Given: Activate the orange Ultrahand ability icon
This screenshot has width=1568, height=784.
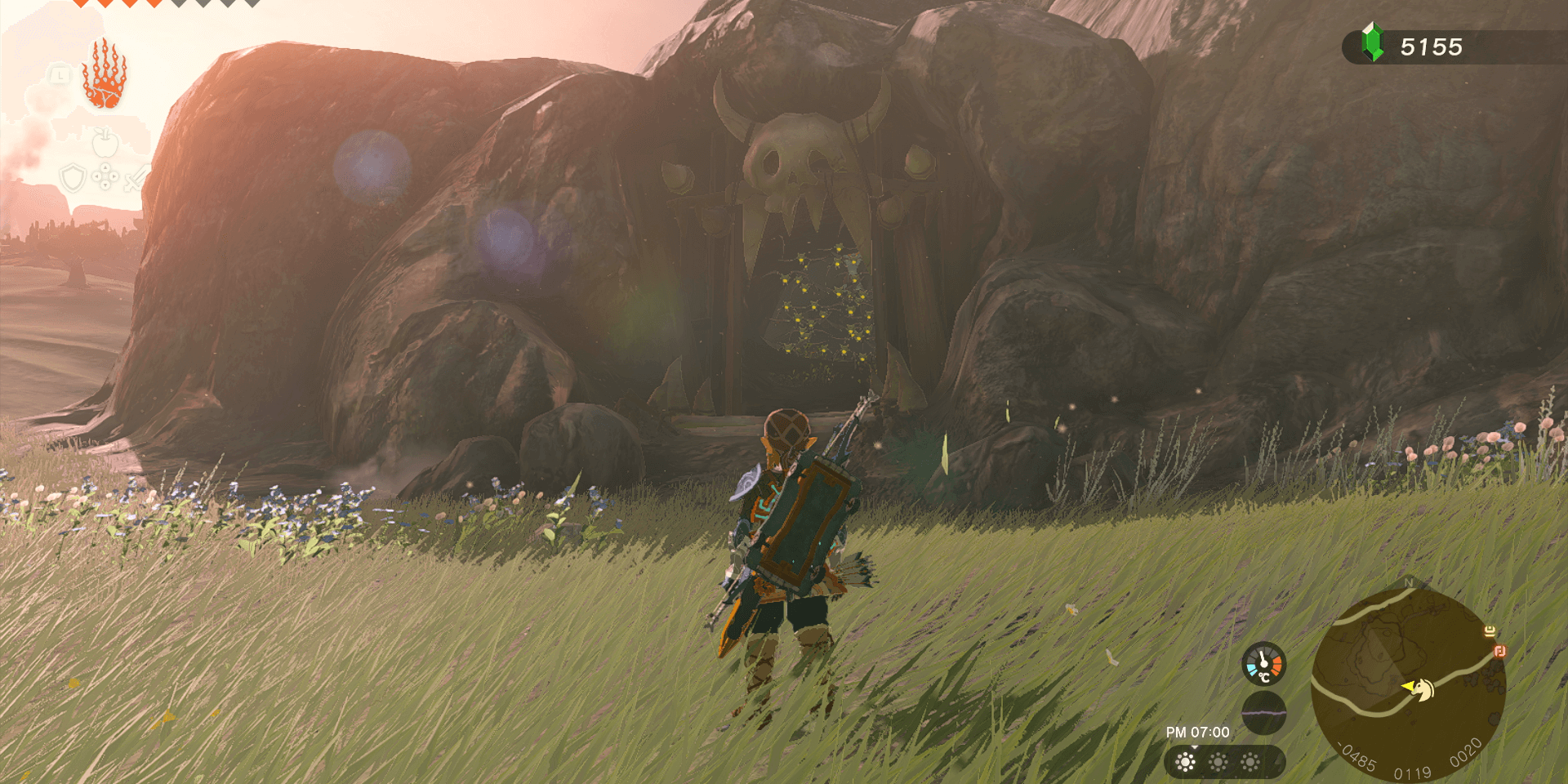Looking at the screenshot, I should (105, 74).
